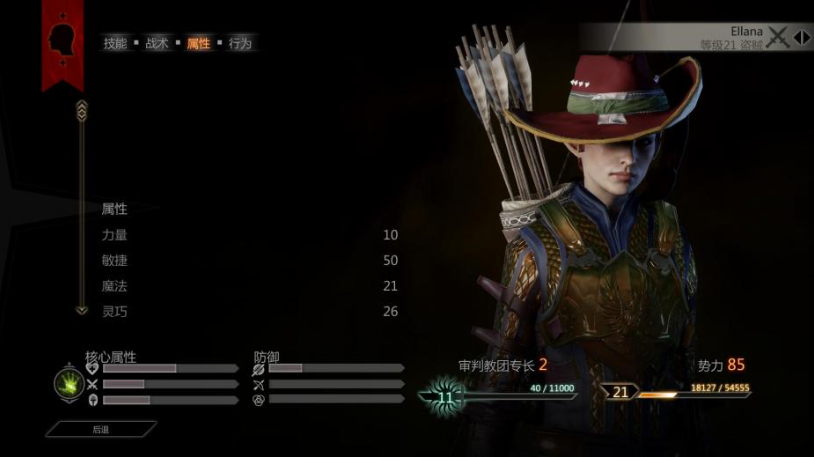Image resolution: width=814 pixels, height=457 pixels.
Task: Click the scroll-down arrow below the attribute list
Action: tap(82, 310)
